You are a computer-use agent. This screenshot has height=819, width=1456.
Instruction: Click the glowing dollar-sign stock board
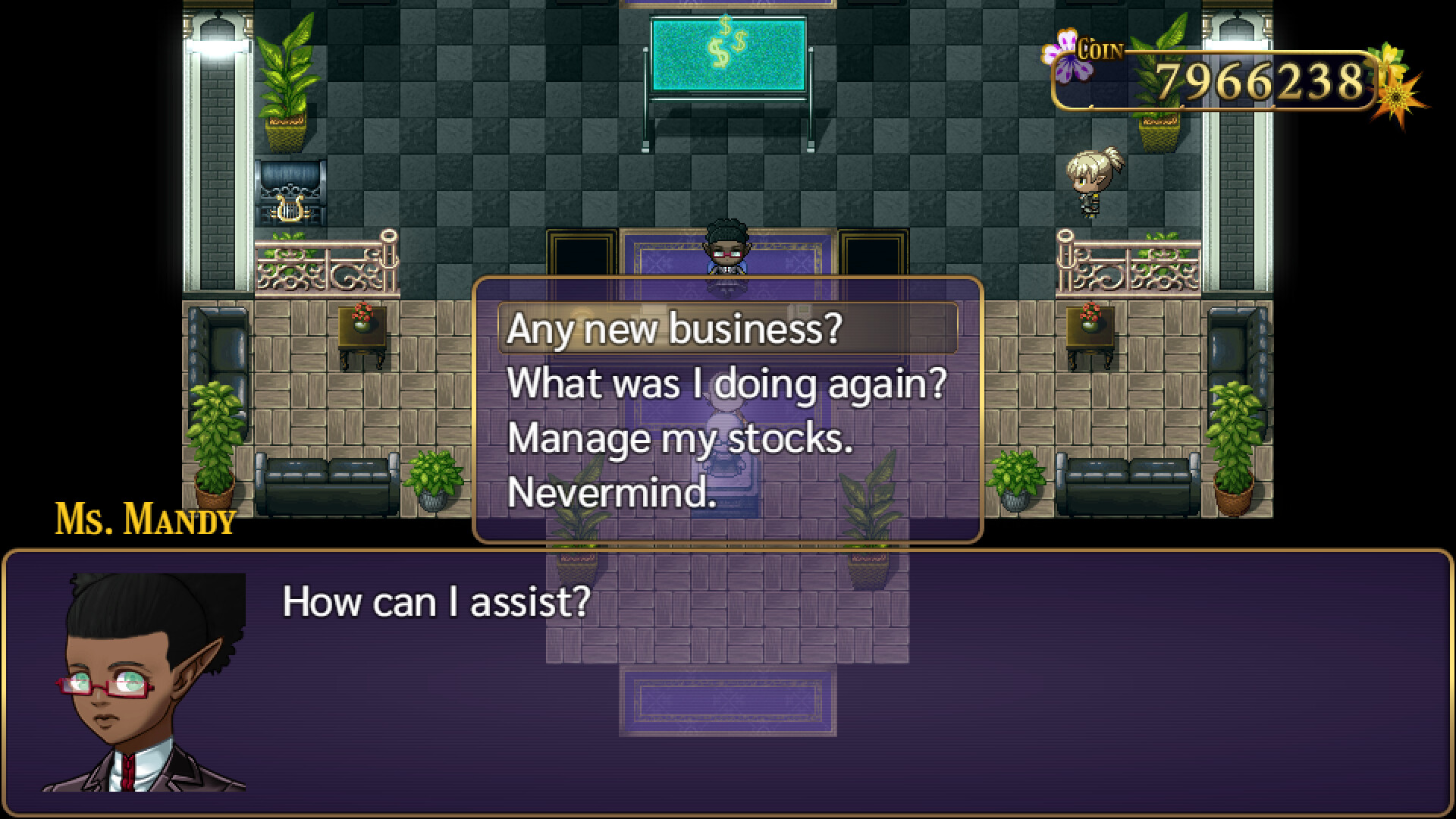point(730,53)
